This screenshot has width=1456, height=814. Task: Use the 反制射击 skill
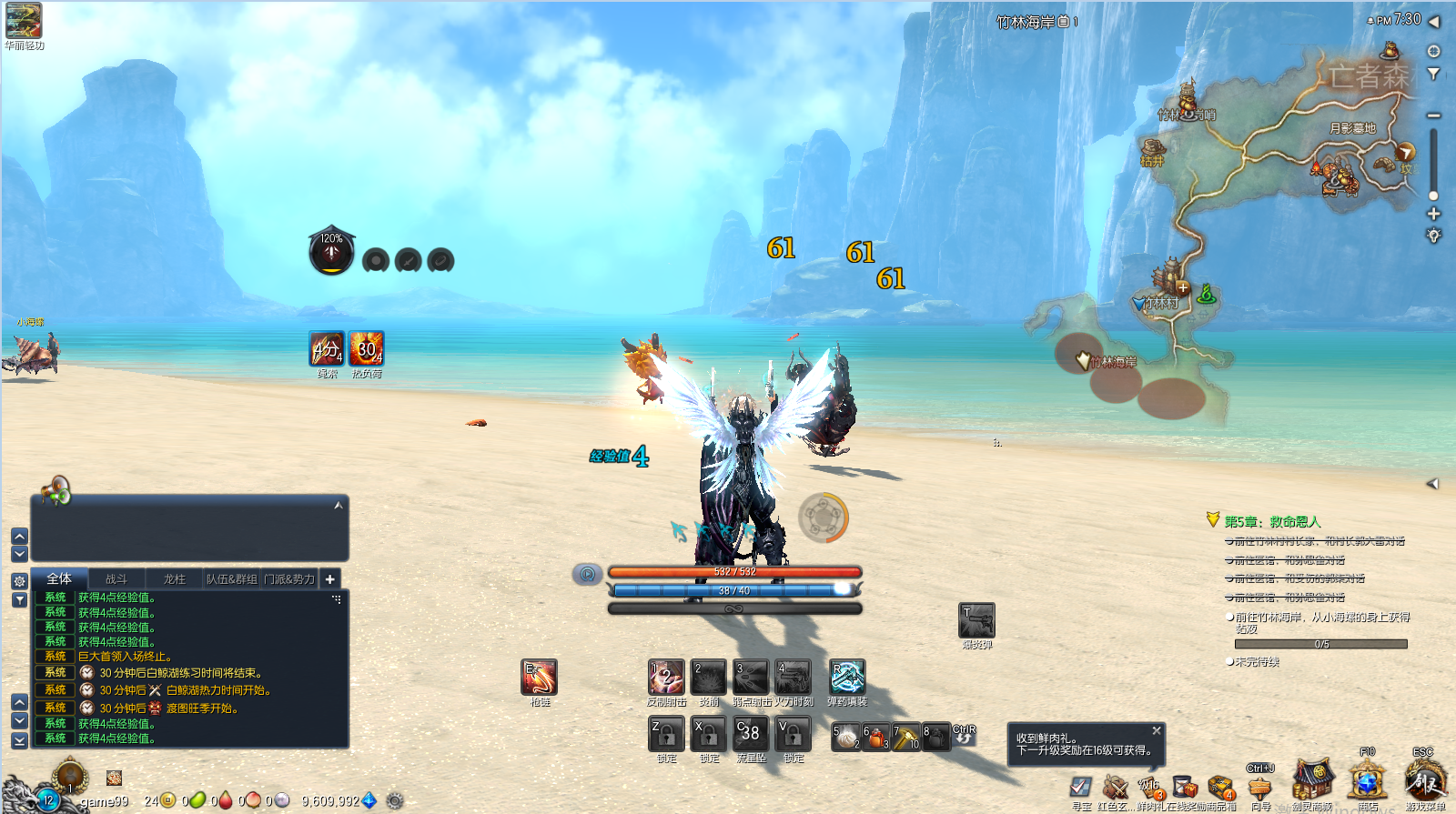click(666, 678)
